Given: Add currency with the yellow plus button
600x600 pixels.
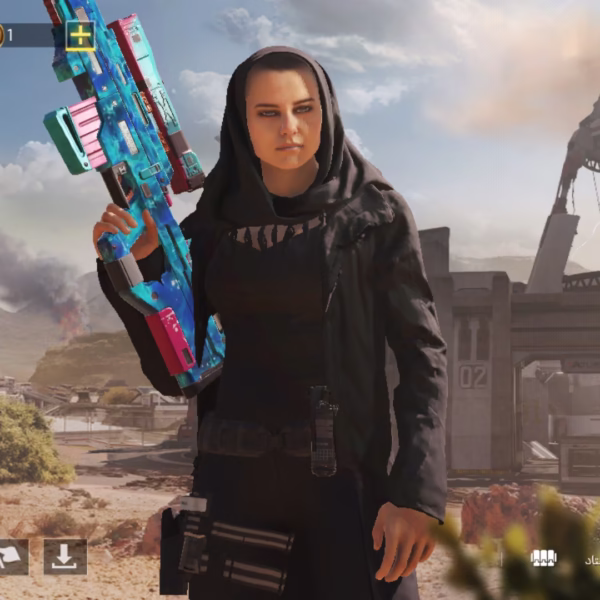Looking at the screenshot, I should (80, 36).
